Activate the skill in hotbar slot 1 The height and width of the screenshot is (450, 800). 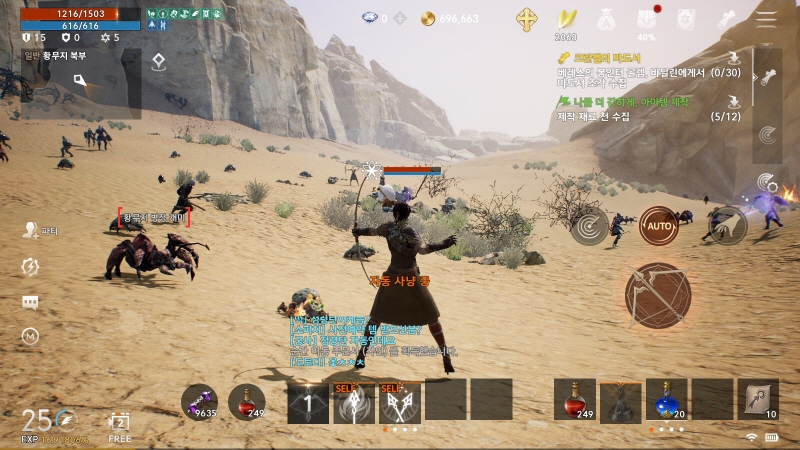tap(308, 400)
